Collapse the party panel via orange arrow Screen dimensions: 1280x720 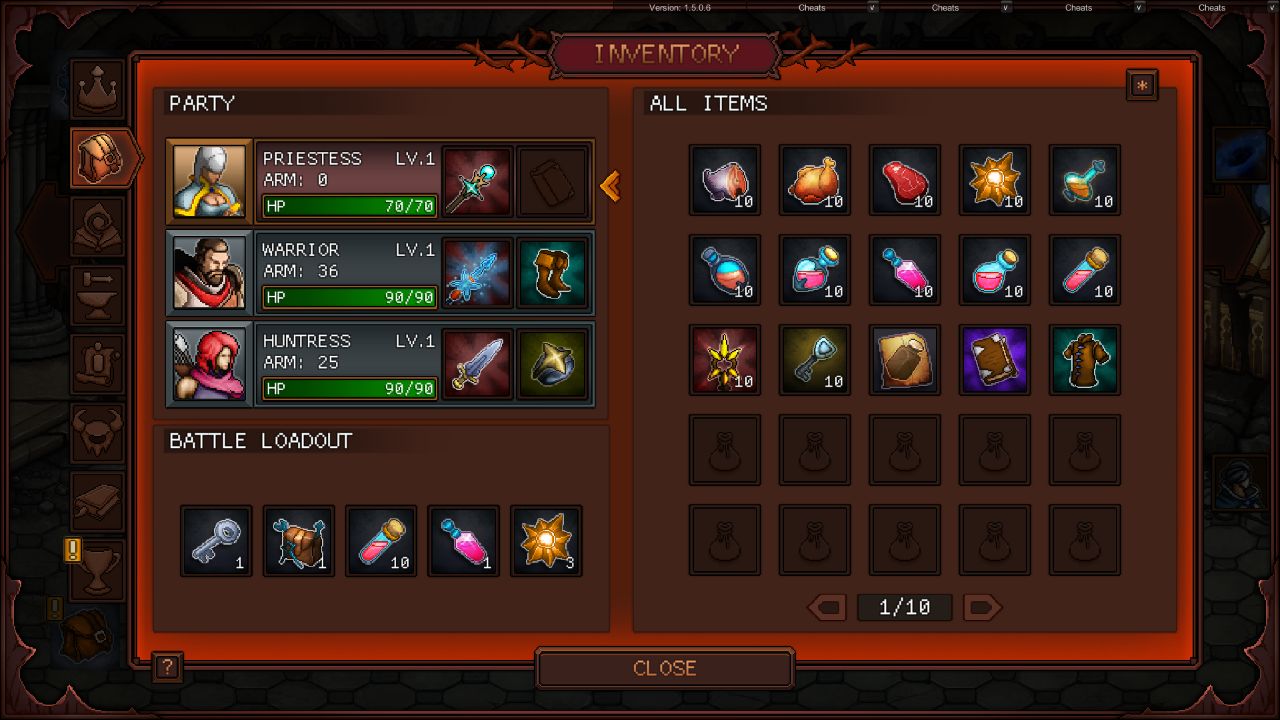pos(611,186)
